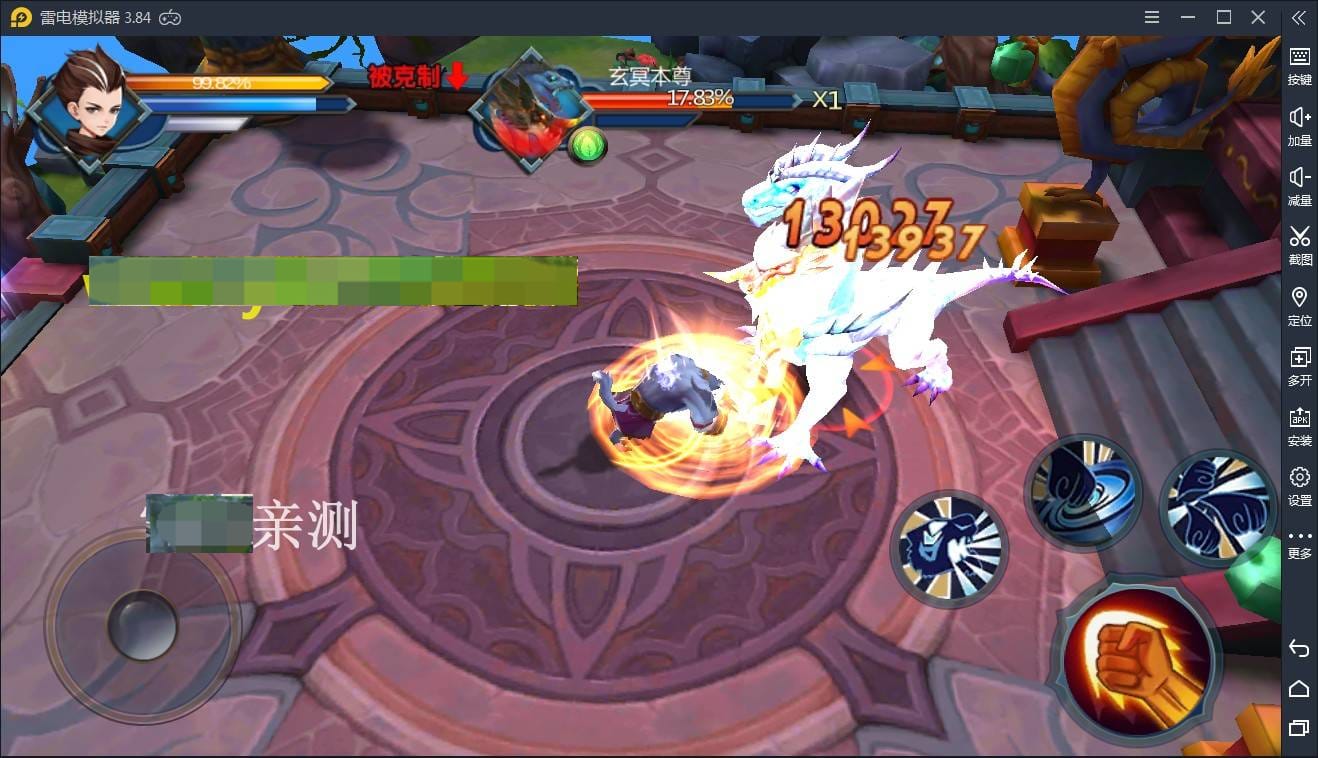Capture a screenshot with the 截图 tool
The width and height of the screenshot is (1318, 758).
(1299, 245)
